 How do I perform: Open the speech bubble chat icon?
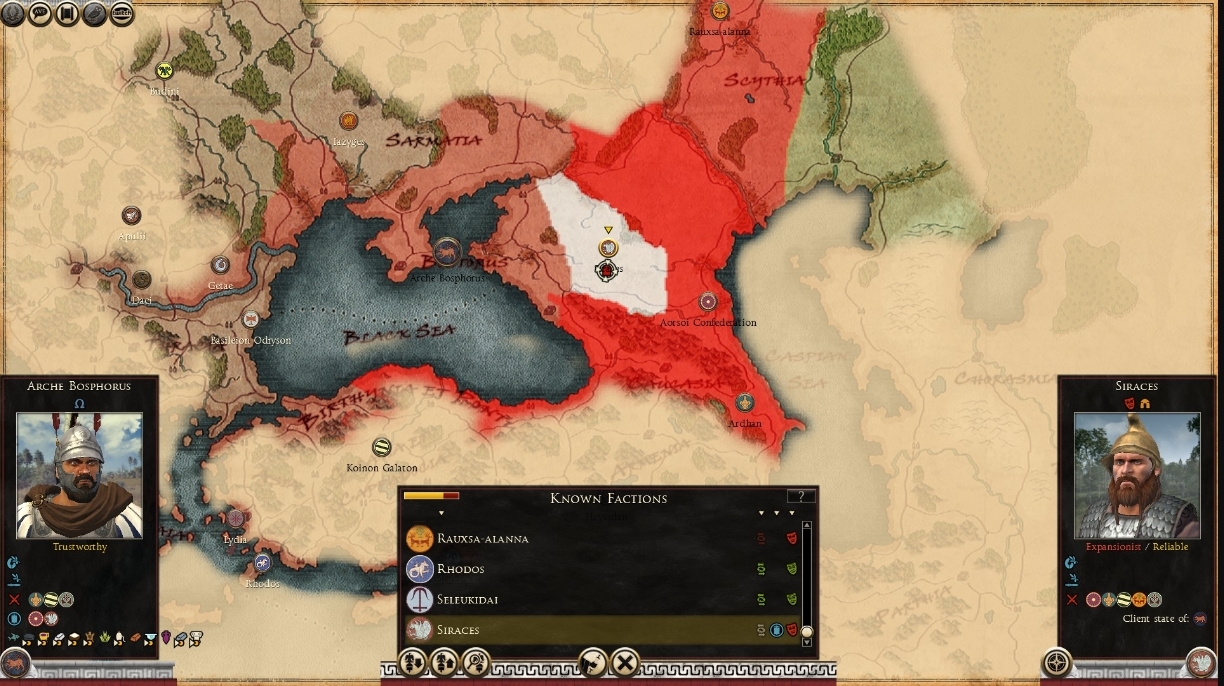pyautogui.click(x=42, y=13)
